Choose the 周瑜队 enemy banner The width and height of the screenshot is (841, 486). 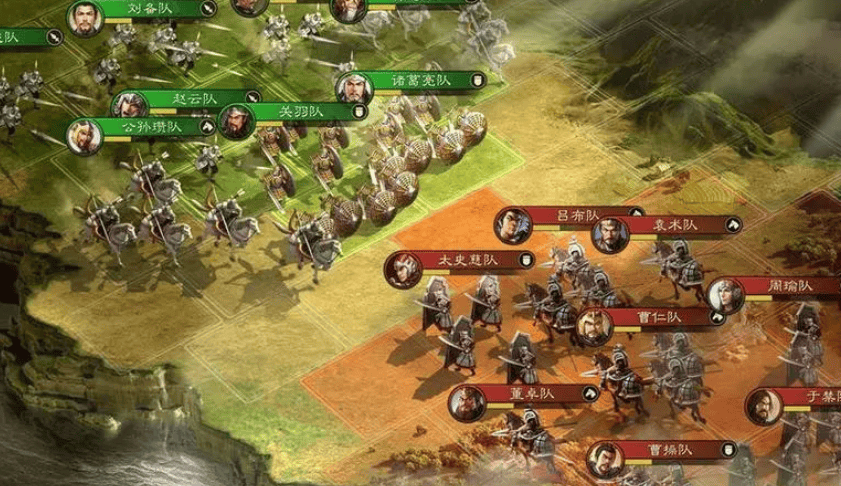tap(790, 287)
